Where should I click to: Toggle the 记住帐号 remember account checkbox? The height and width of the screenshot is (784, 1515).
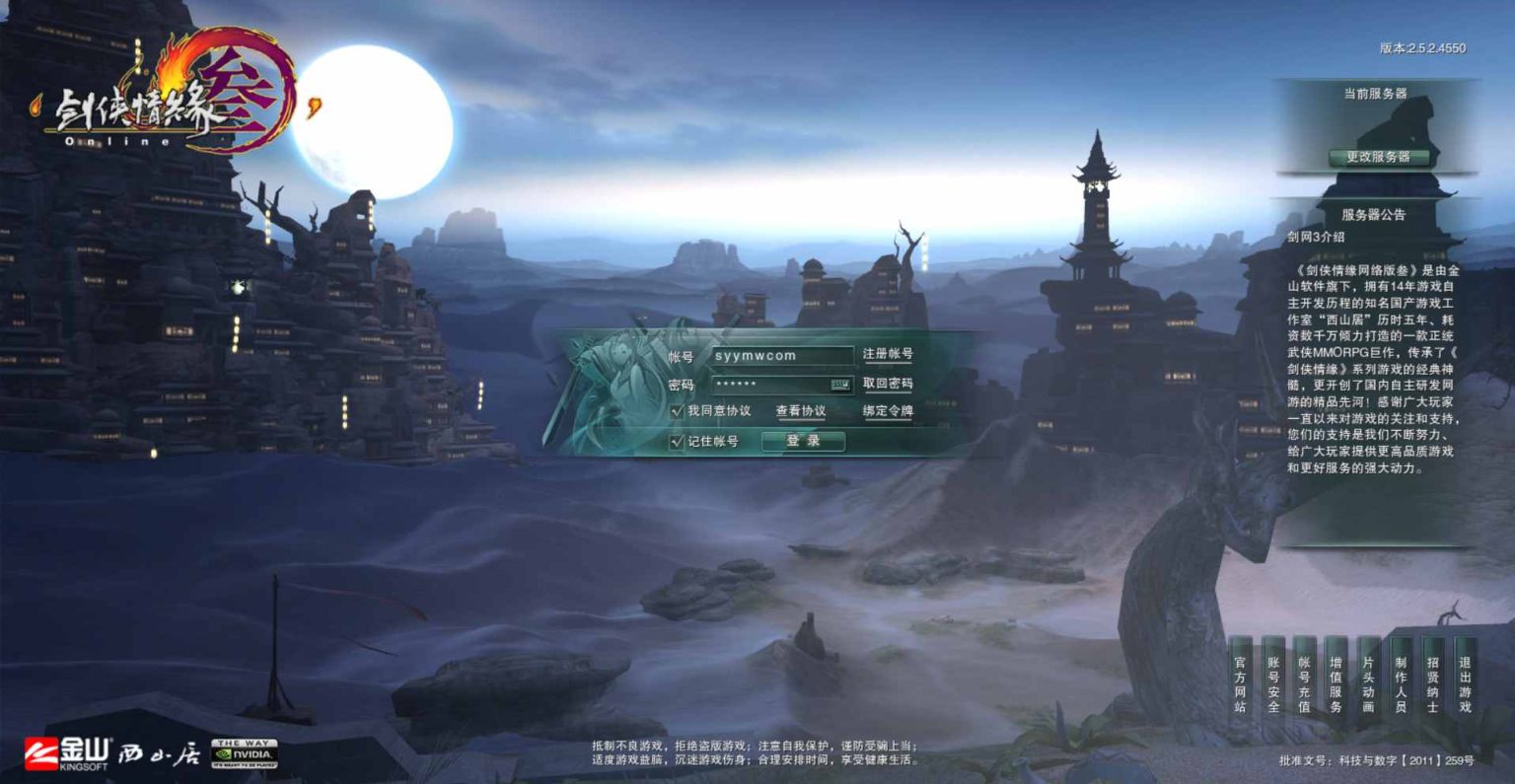pos(677,441)
